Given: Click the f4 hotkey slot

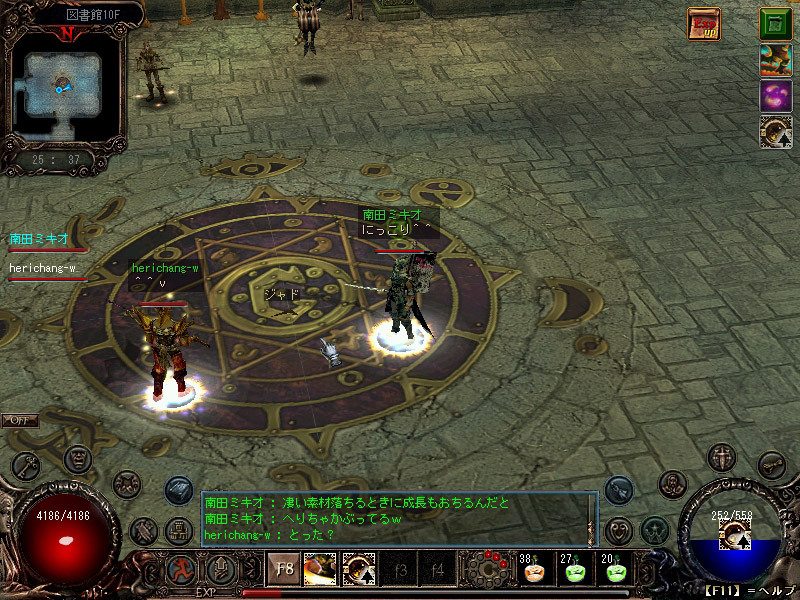Looking at the screenshot, I should click(437, 571).
